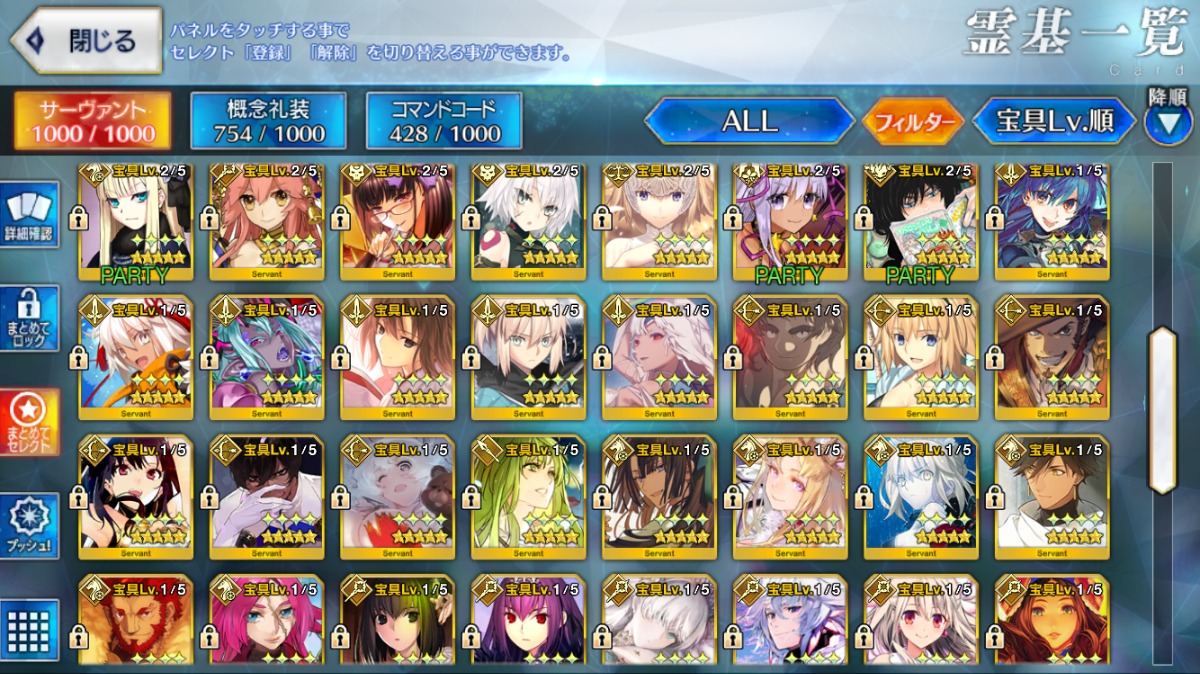The width and height of the screenshot is (1200, 674).
Task: Open the フィルター filter options
Action: 913,123
